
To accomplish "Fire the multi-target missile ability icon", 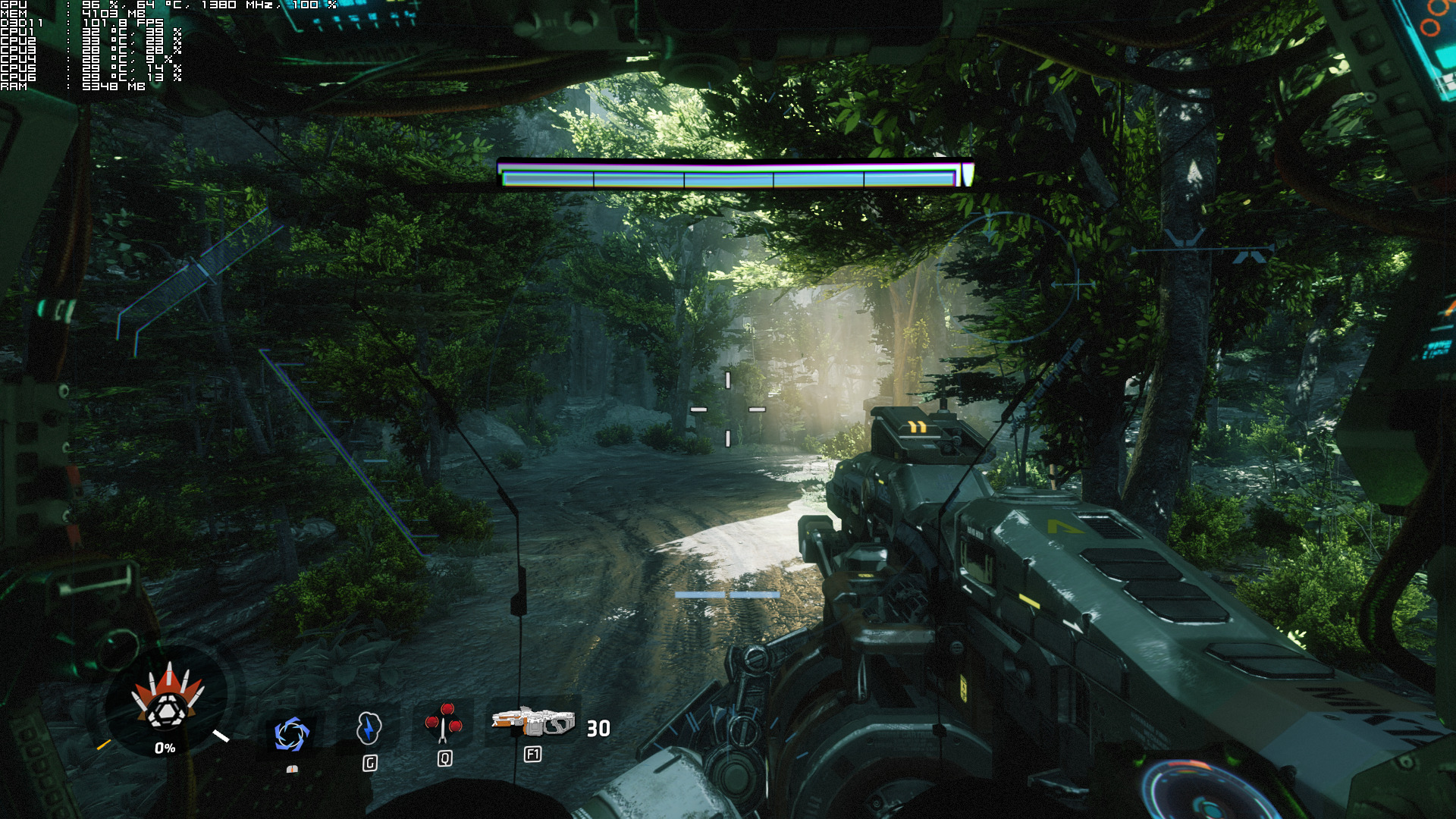I will (x=444, y=723).
